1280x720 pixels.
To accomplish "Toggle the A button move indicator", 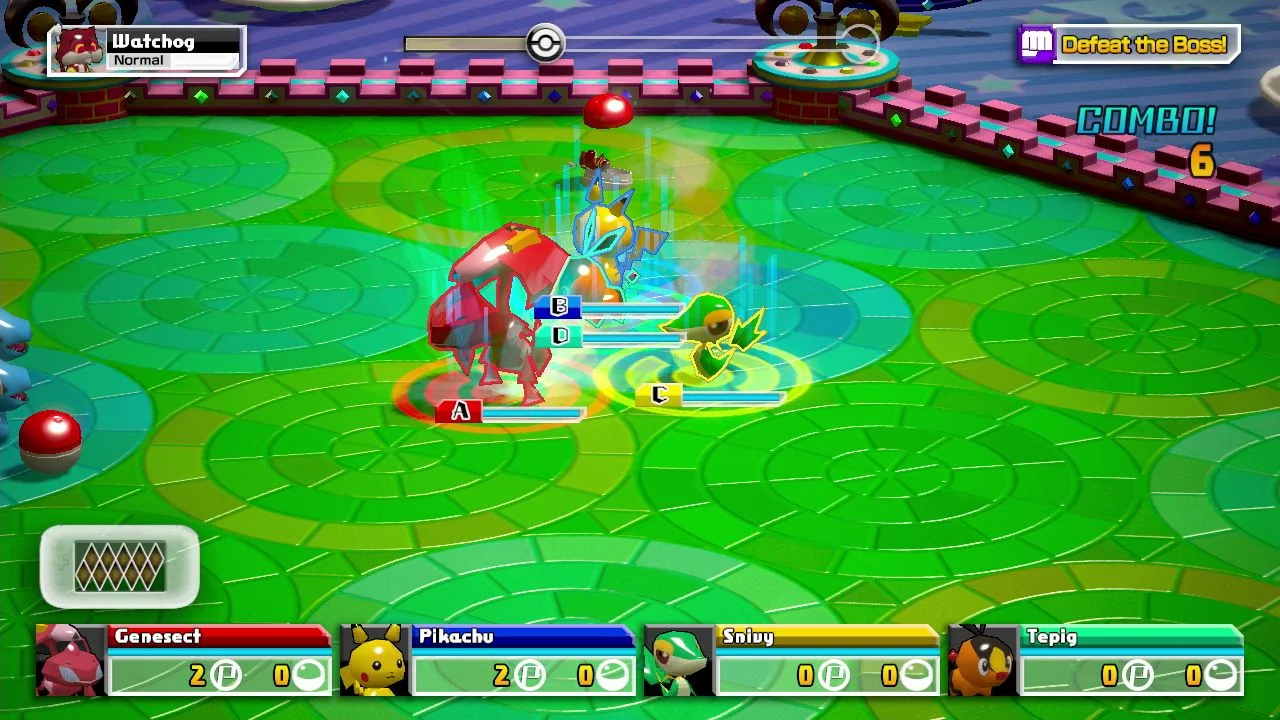I will click(x=462, y=409).
